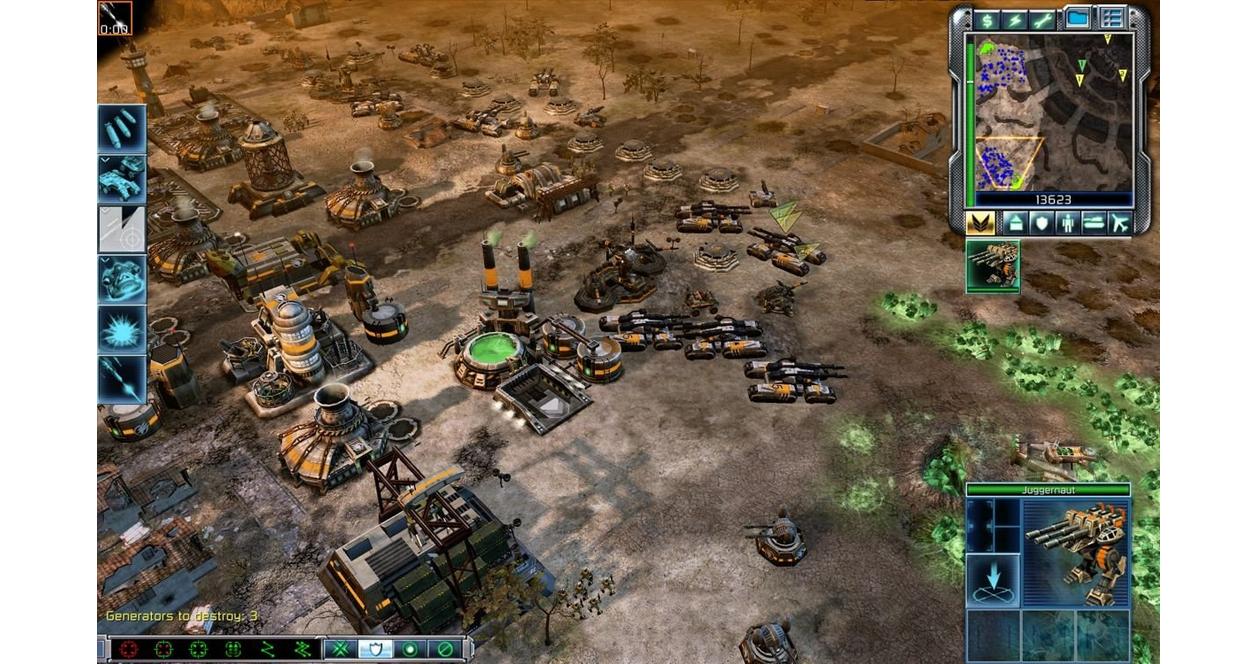Select the gold chevron selection tab
The width and height of the screenshot is (1256, 664).
click(x=980, y=222)
